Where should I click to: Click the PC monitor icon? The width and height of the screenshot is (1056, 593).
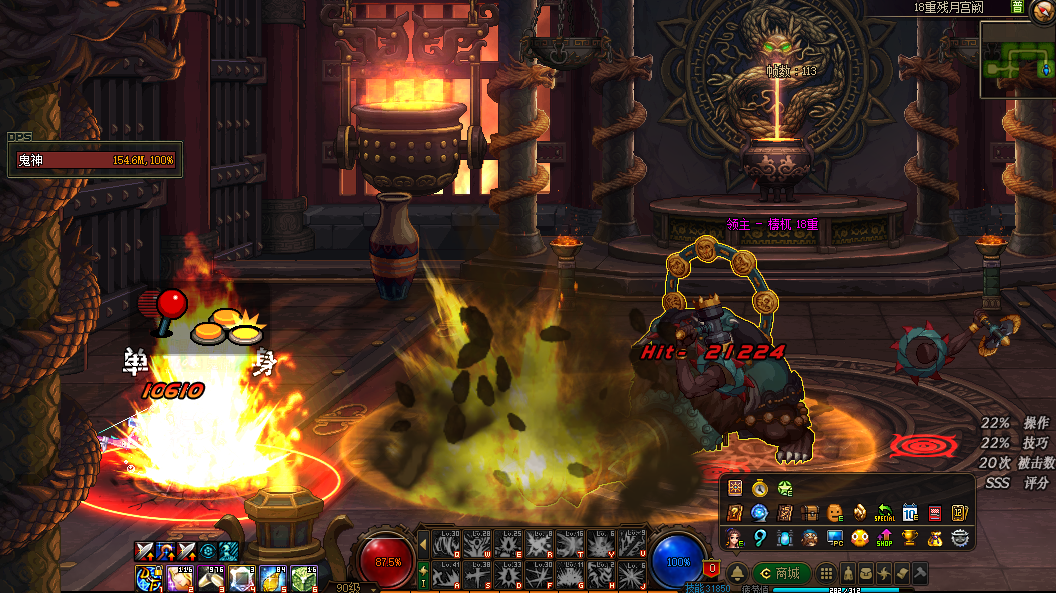[835, 538]
